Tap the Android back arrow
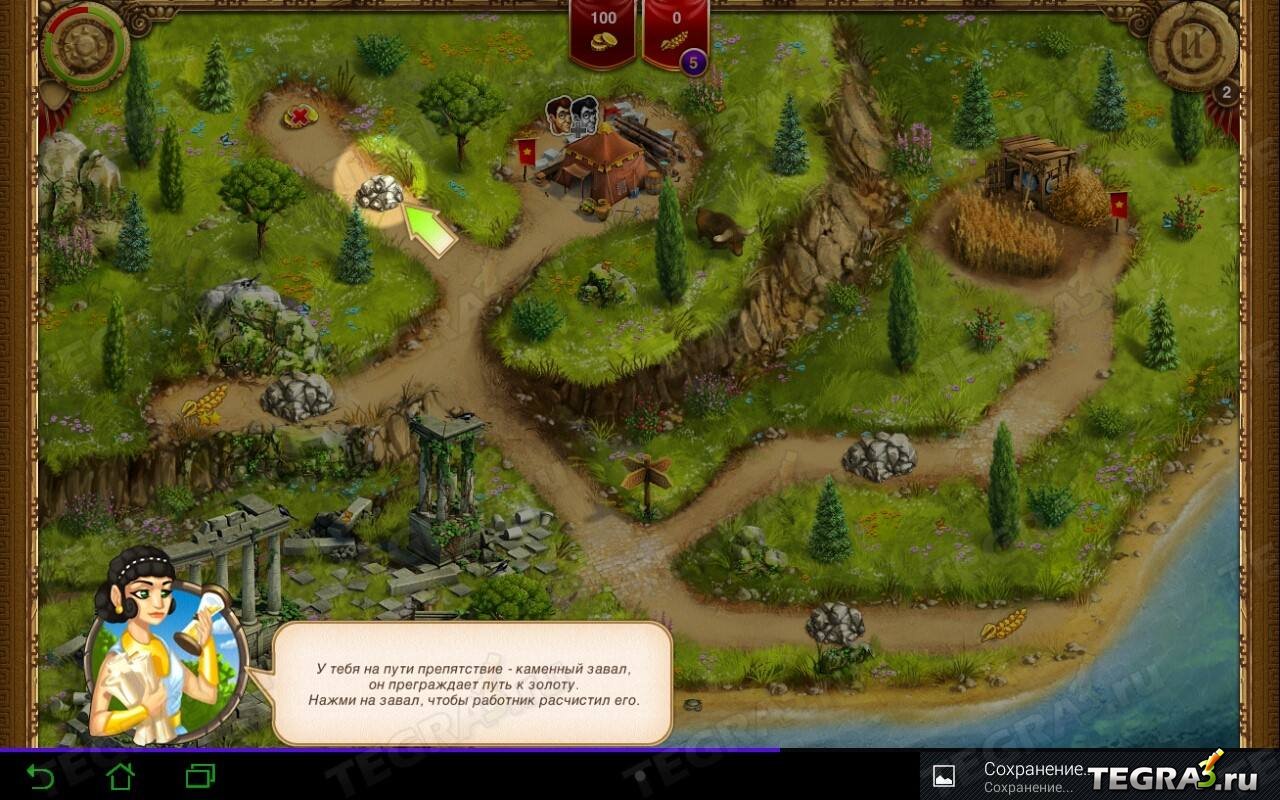Image resolution: width=1280 pixels, height=800 pixels. [x=40, y=776]
